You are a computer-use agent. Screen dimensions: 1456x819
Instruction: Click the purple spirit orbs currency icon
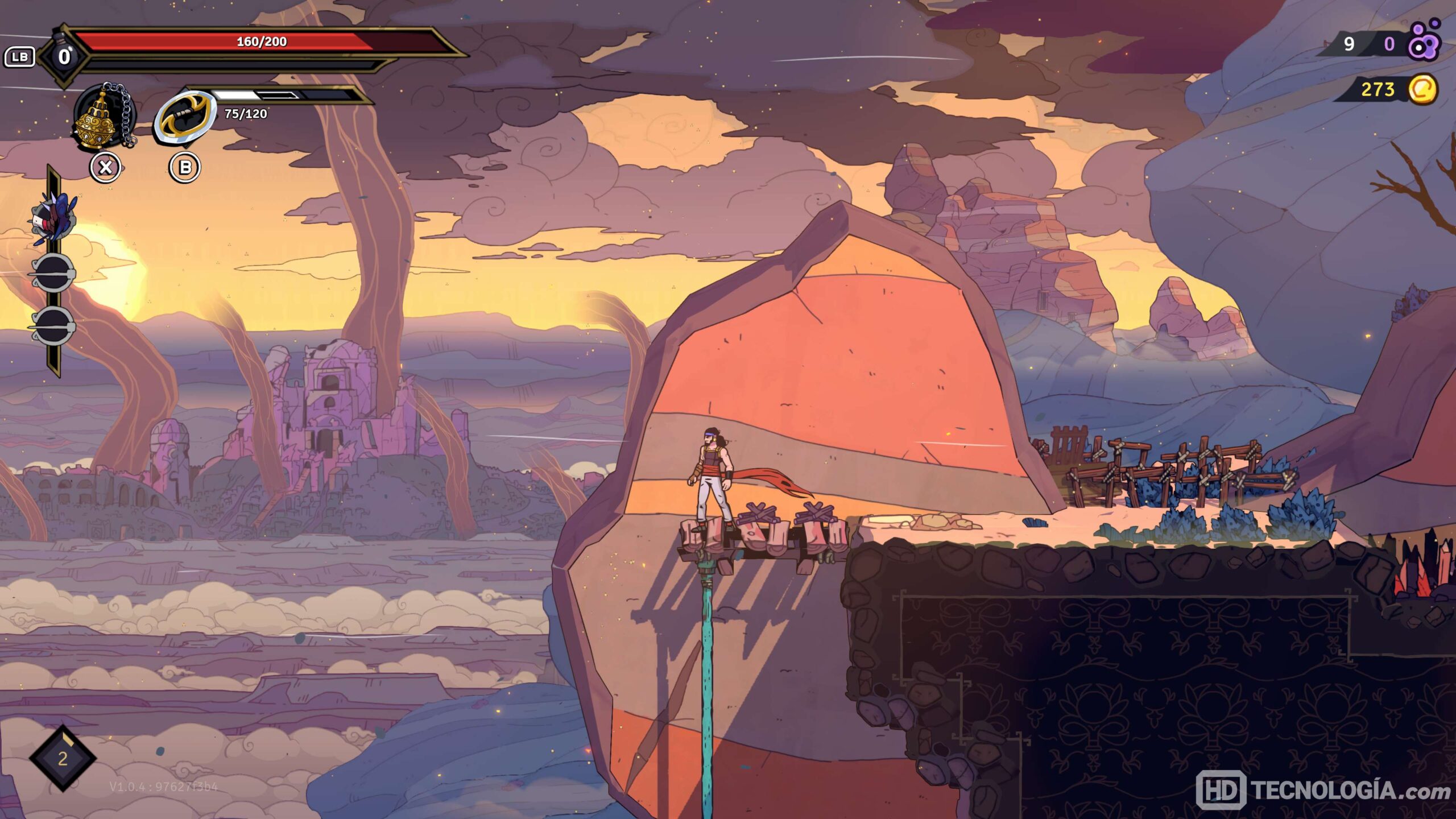1425,42
